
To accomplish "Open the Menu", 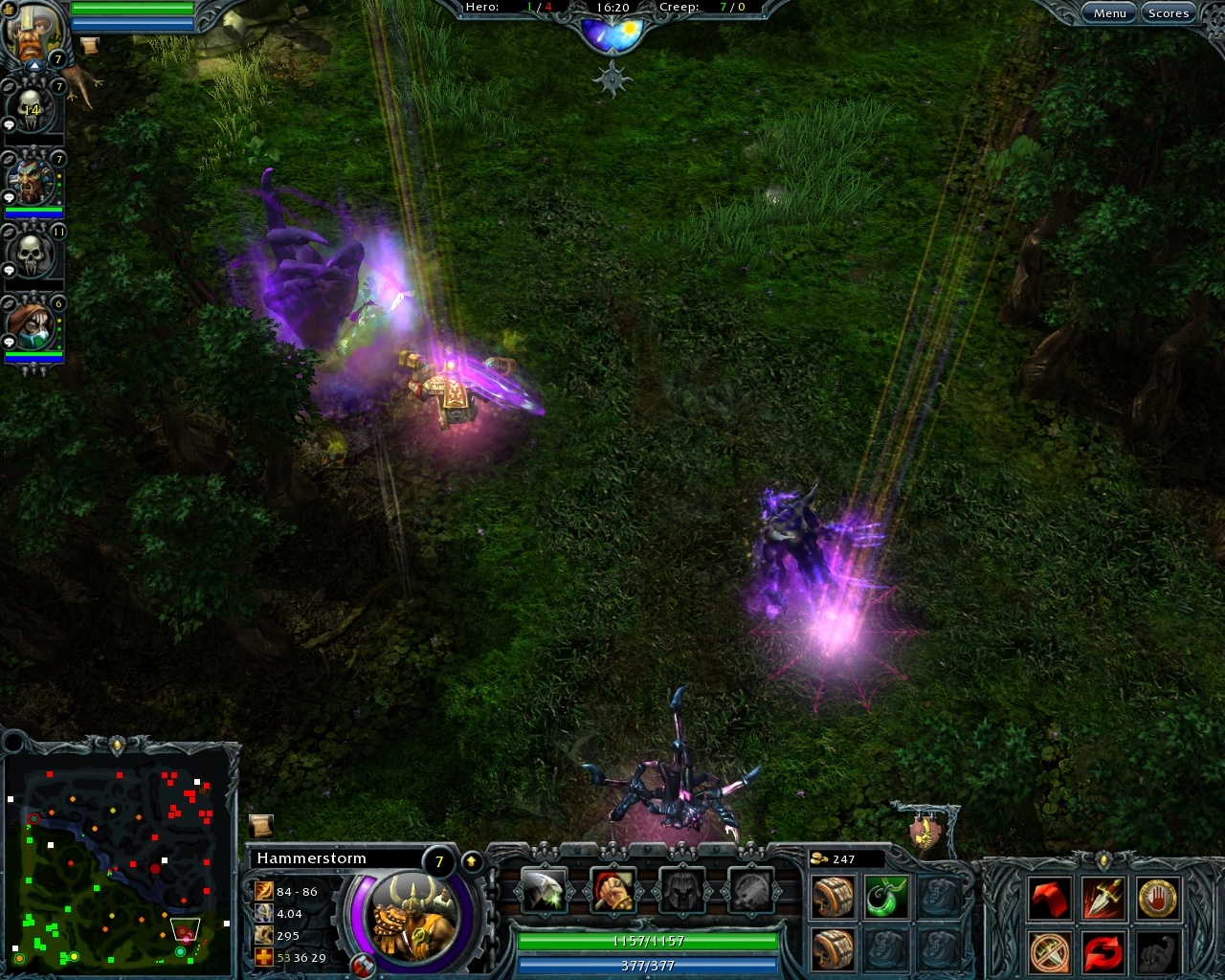I will click(x=1110, y=12).
